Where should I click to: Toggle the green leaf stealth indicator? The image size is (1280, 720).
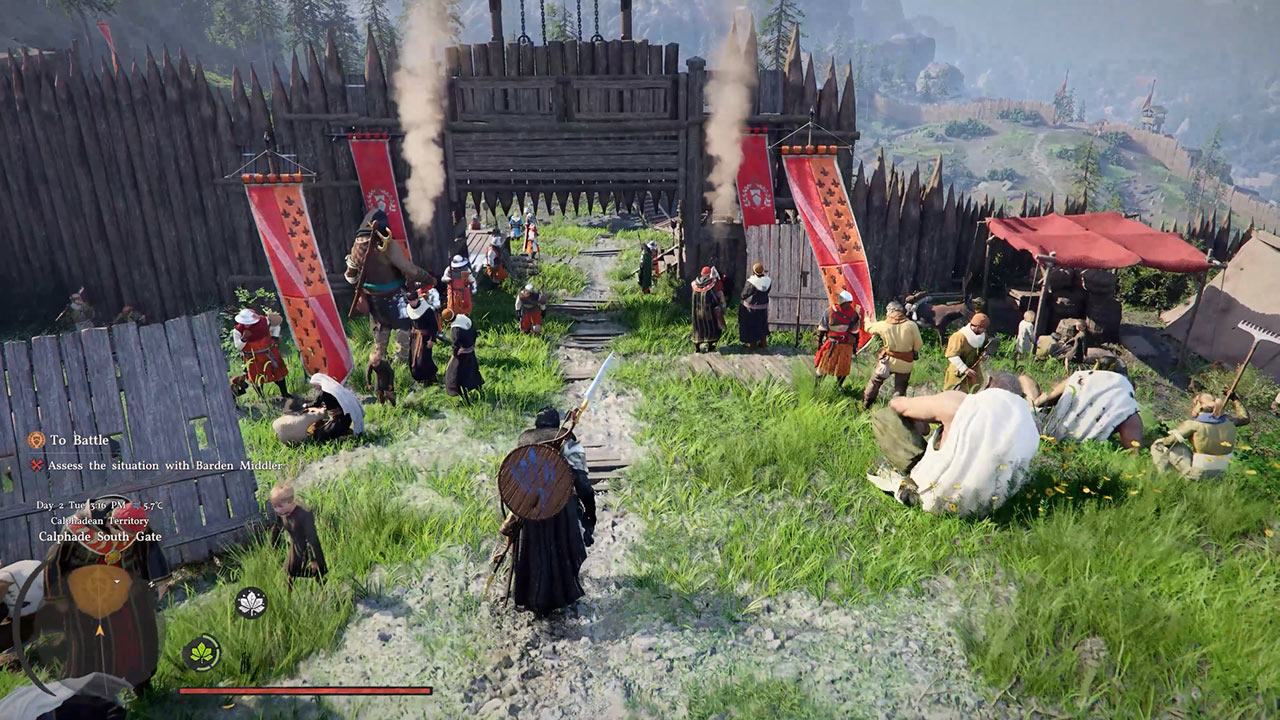[201, 651]
